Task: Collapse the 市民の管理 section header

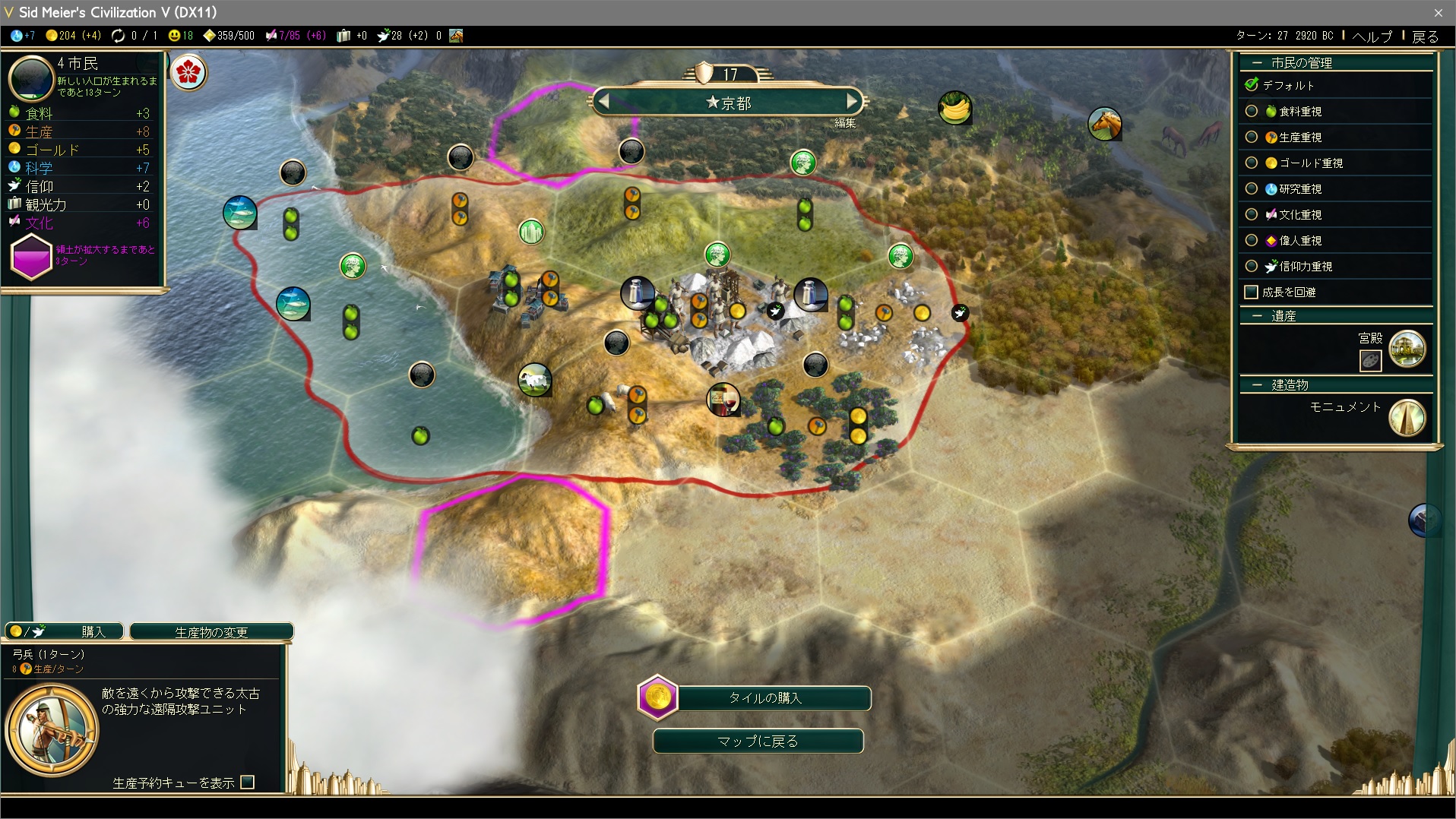Action: (1257, 63)
